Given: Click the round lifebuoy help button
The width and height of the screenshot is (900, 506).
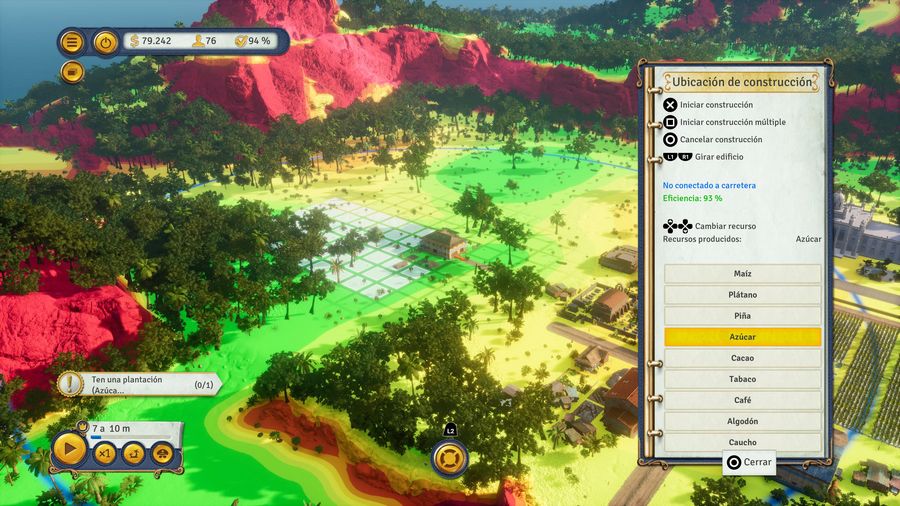Looking at the screenshot, I should (450, 458).
